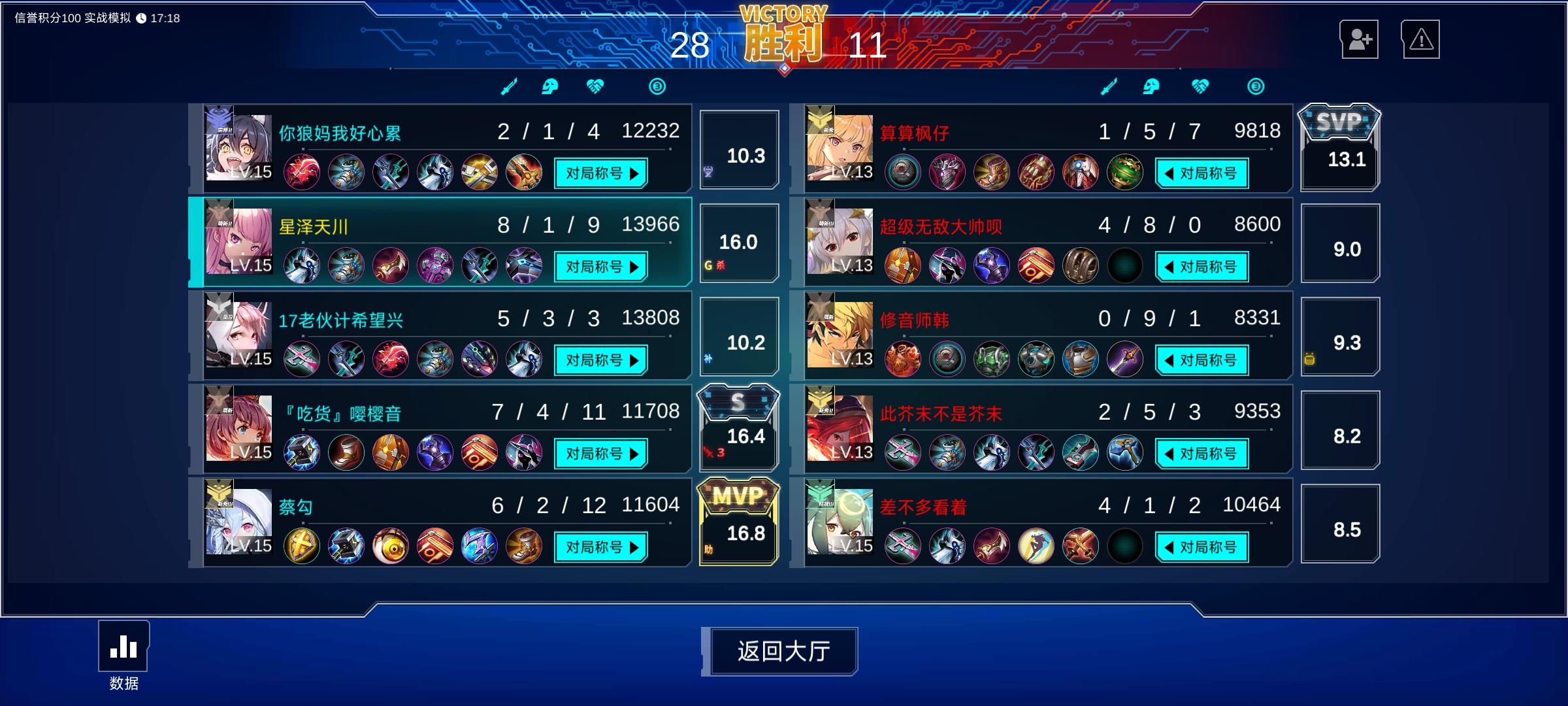Collapse 对局称号 for 超级无敌大帅呗
The height and width of the screenshot is (706, 1568).
coord(1201,266)
